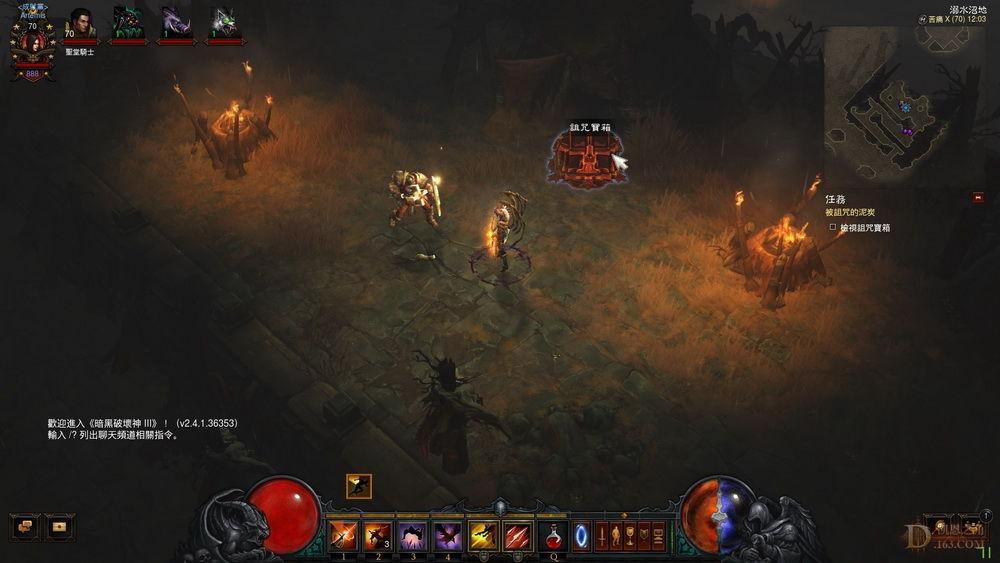Viewport: 1000px width, 563px height.
Task: Select the cursed chest objective in quest tracker
Action: pyautogui.click(x=864, y=228)
